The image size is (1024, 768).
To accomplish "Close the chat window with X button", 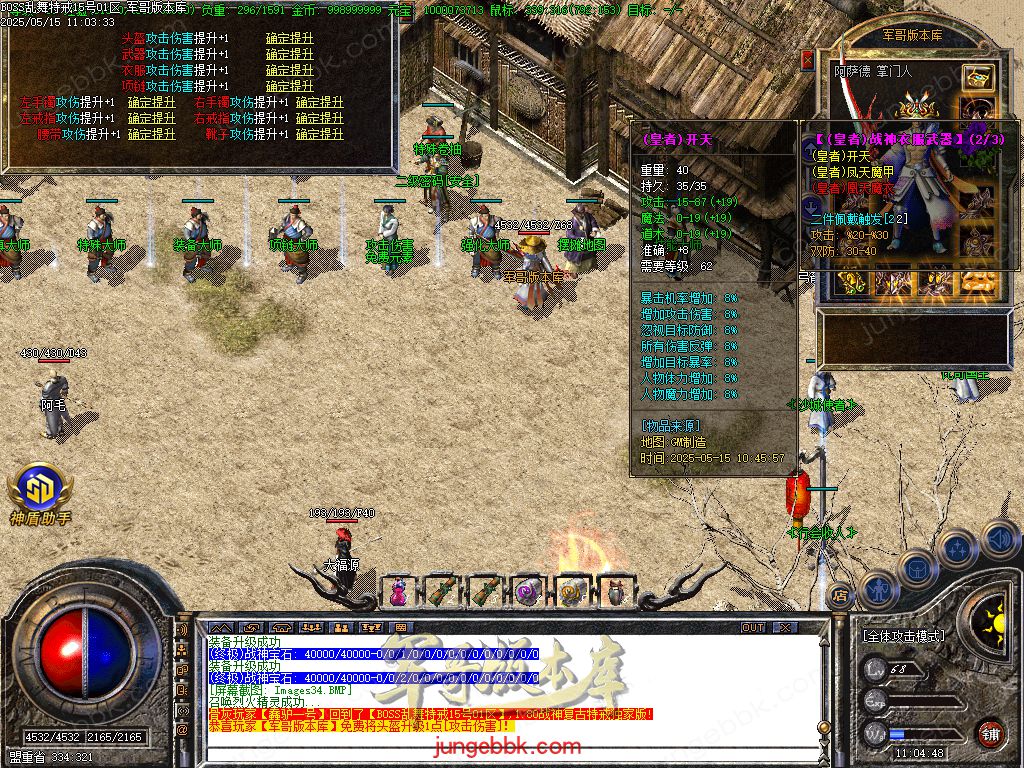I will tap(785, 627).
